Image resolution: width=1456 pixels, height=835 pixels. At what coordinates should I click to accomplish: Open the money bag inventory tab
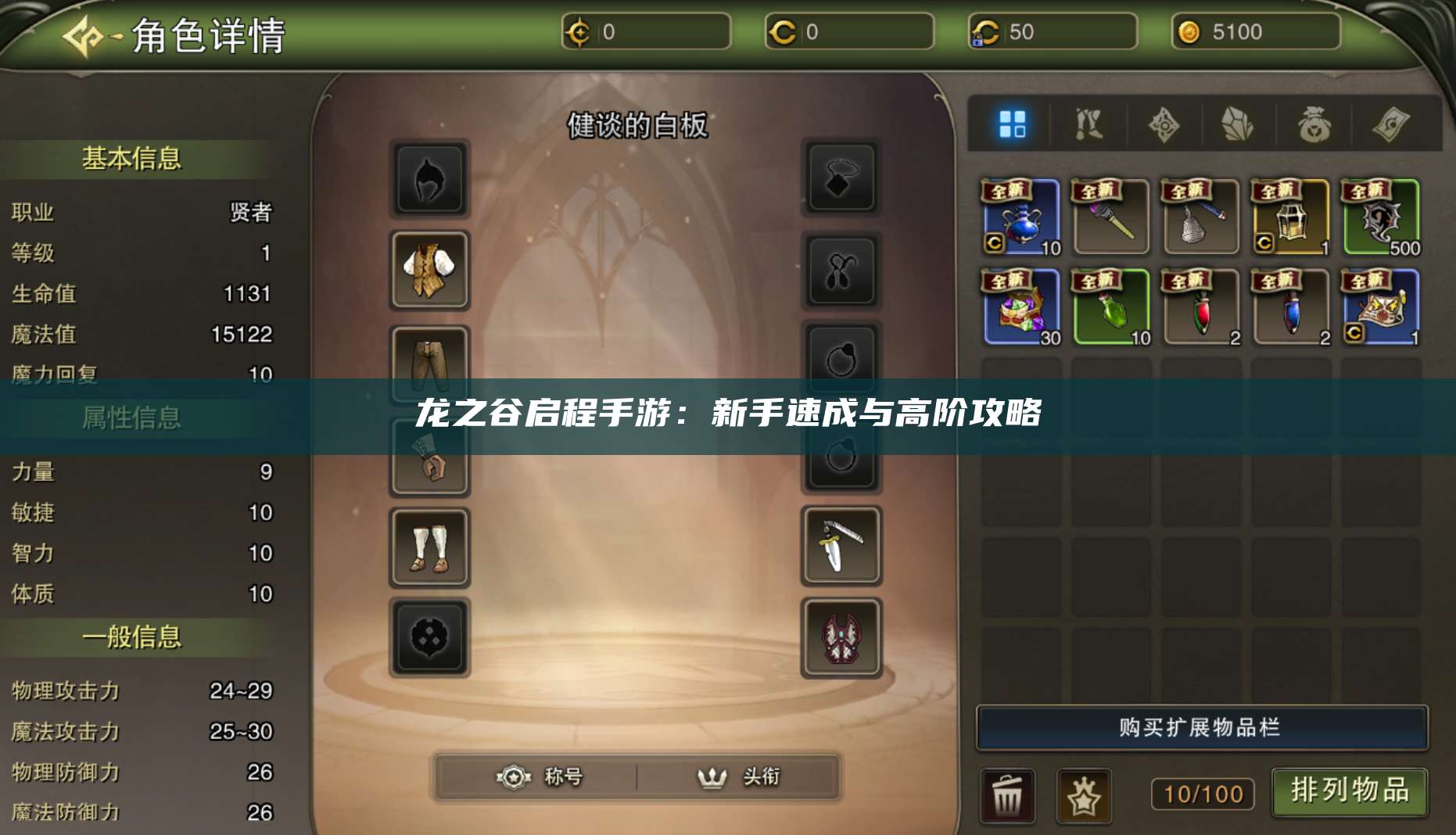(x=1314, y=125)
